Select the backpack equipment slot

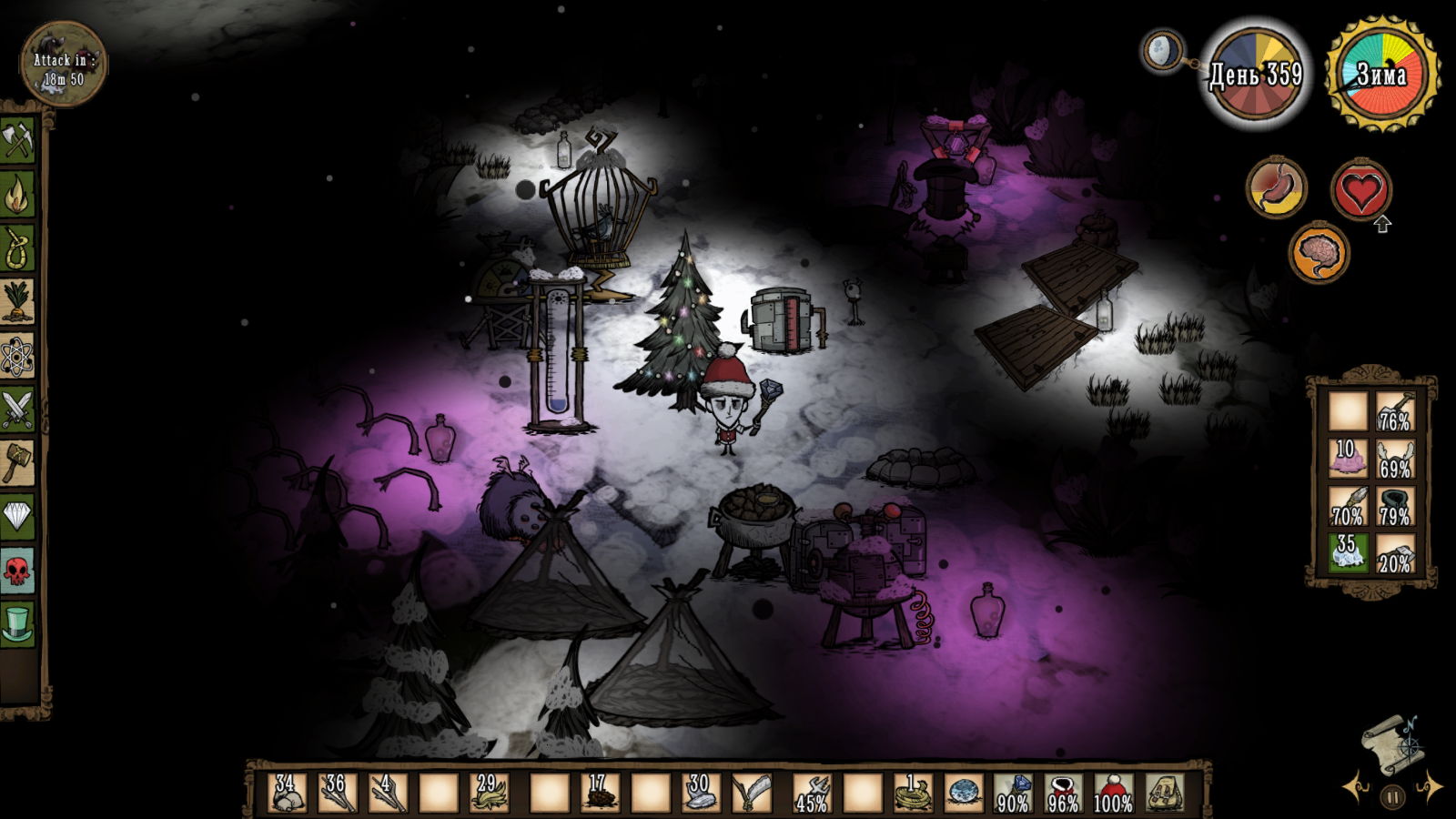point(1162,793)
